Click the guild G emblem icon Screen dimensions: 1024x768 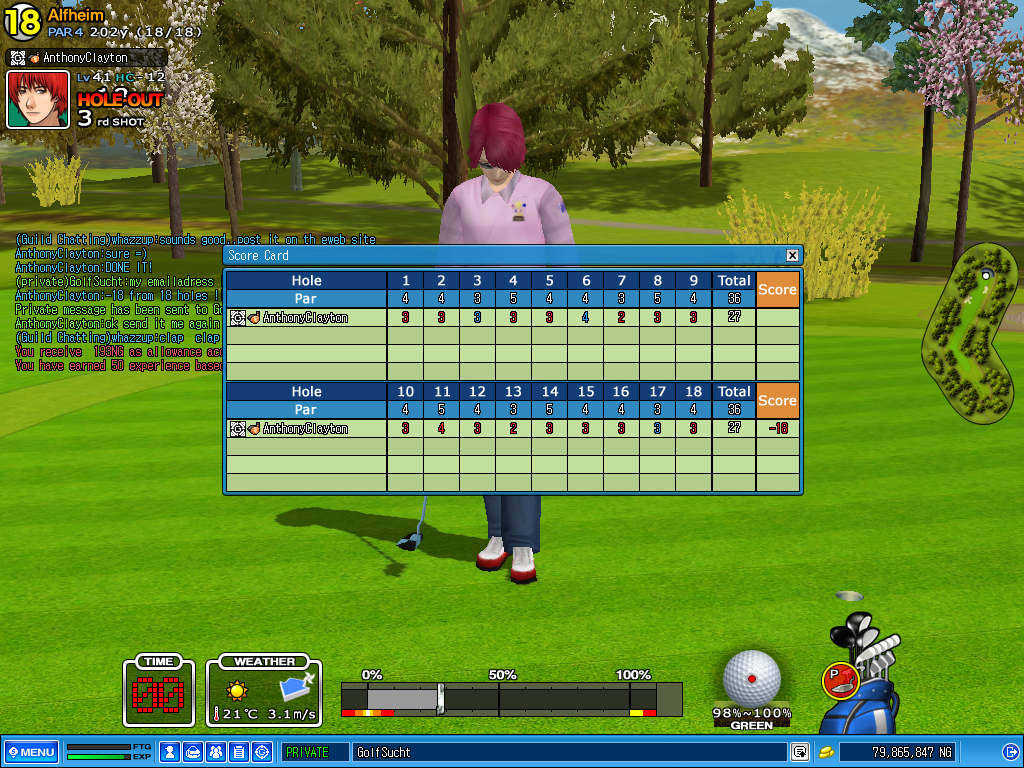[x=262, y=752]
